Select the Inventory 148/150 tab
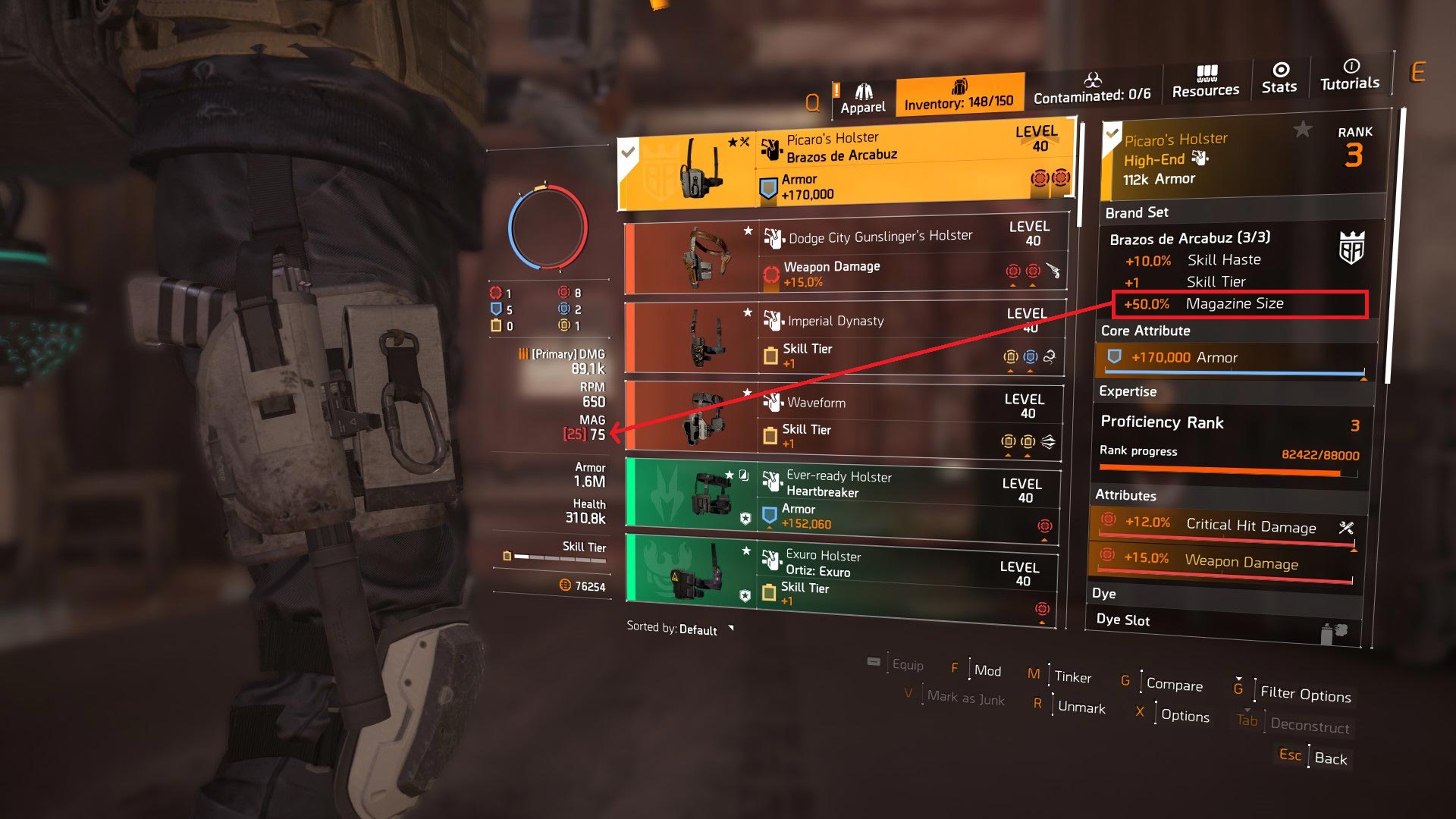This screenshot has width=1456, height=819. coord(960,93)
